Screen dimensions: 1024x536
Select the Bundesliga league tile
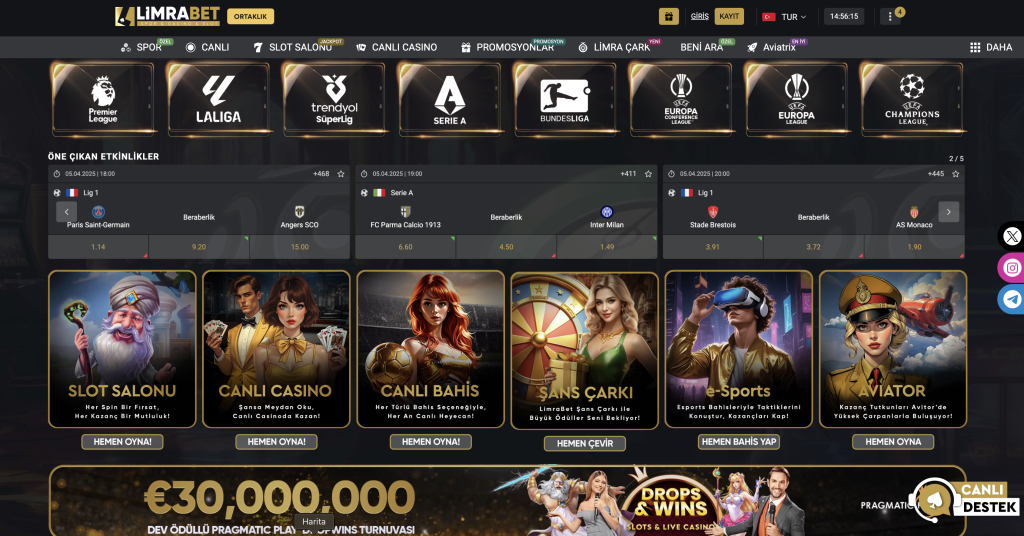(x=565, y=98)
